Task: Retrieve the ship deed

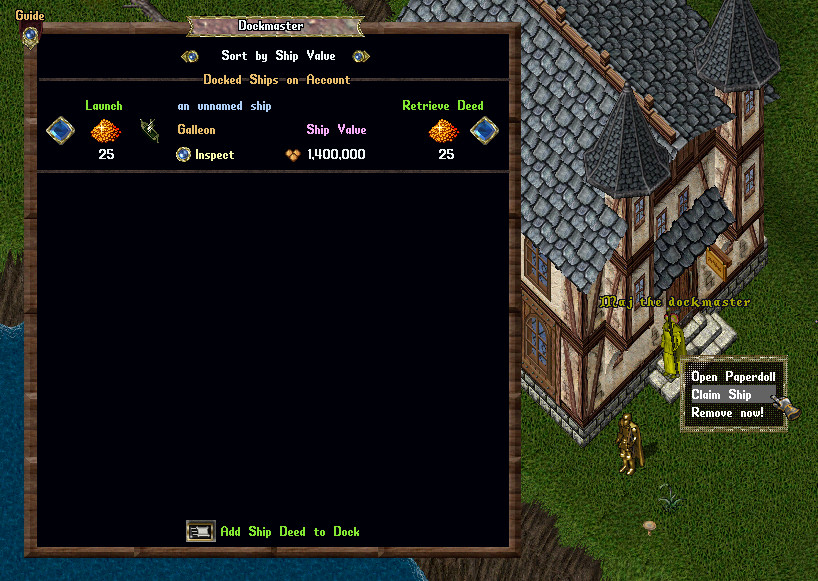Action: 484,130
